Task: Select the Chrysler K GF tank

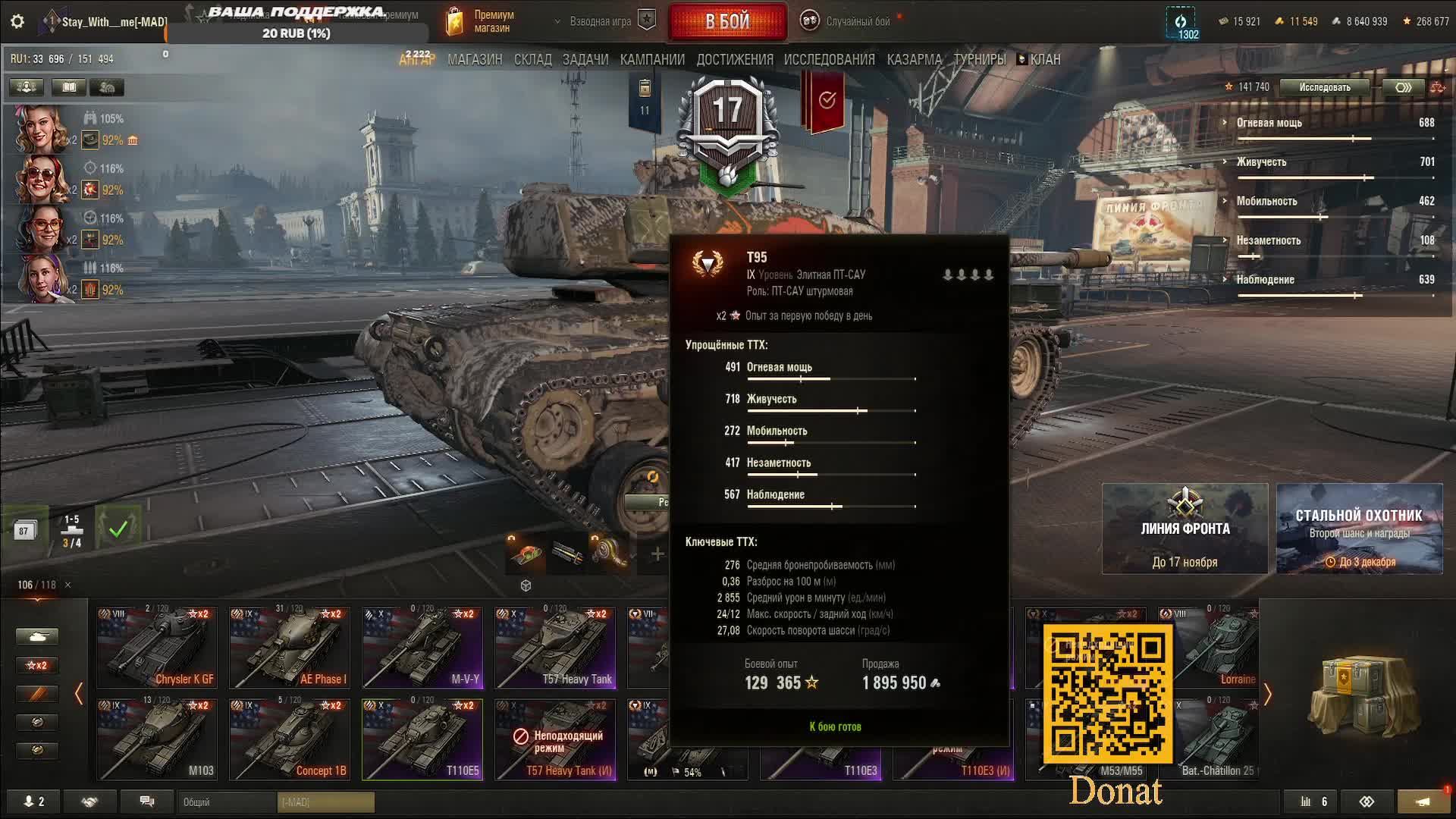Action: pyautogui.click(x=157, y=647)
